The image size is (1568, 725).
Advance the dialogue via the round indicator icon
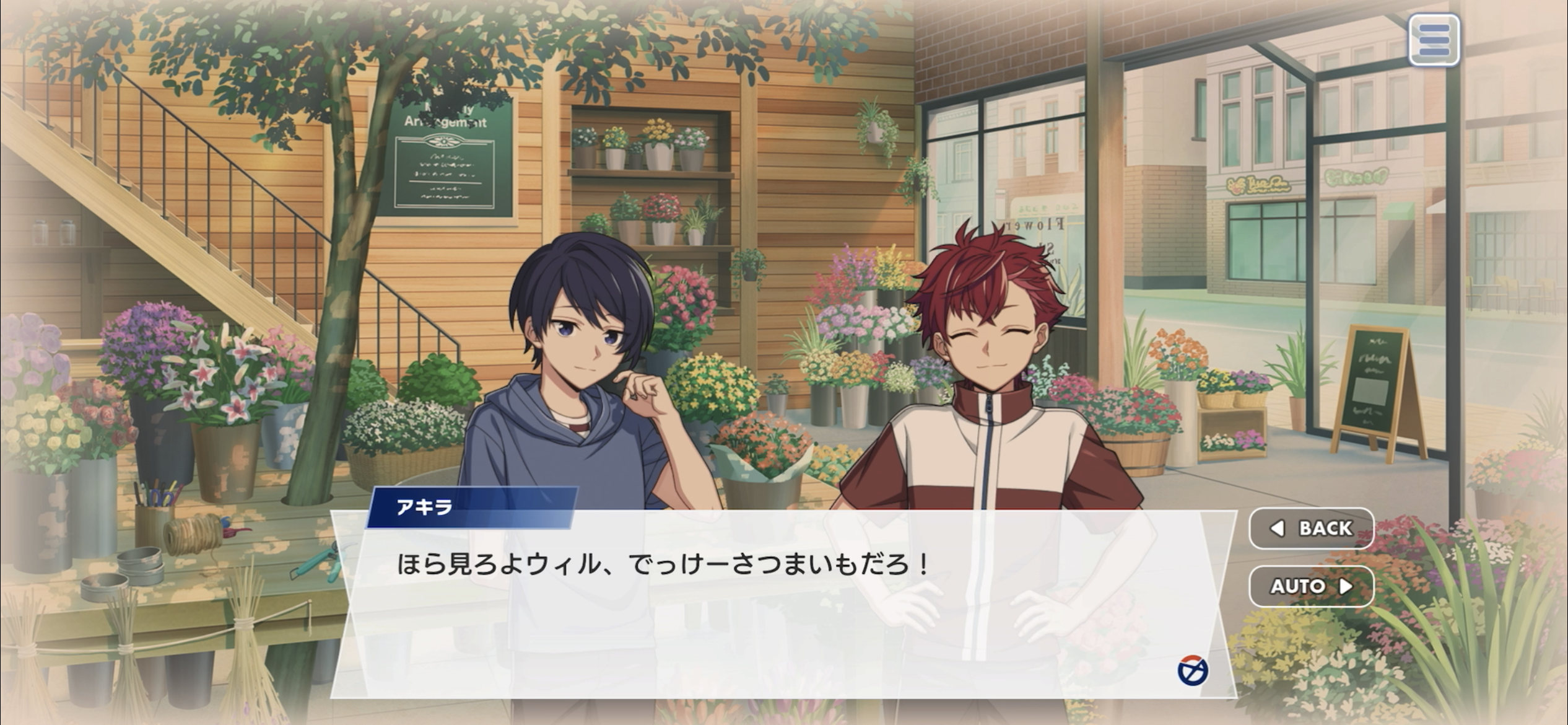coord(1192,670)
